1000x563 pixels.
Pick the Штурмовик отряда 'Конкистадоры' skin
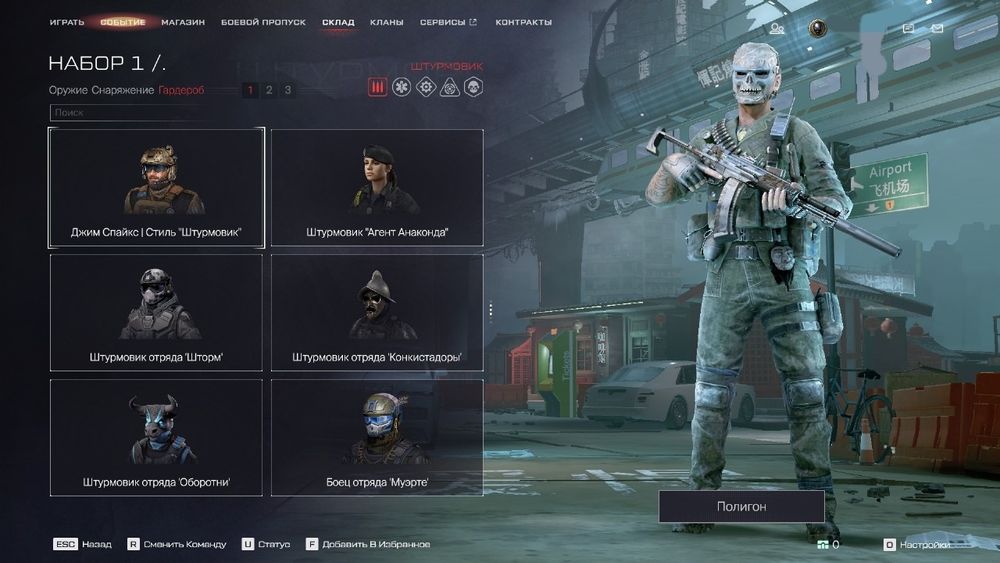pos(377,313)
